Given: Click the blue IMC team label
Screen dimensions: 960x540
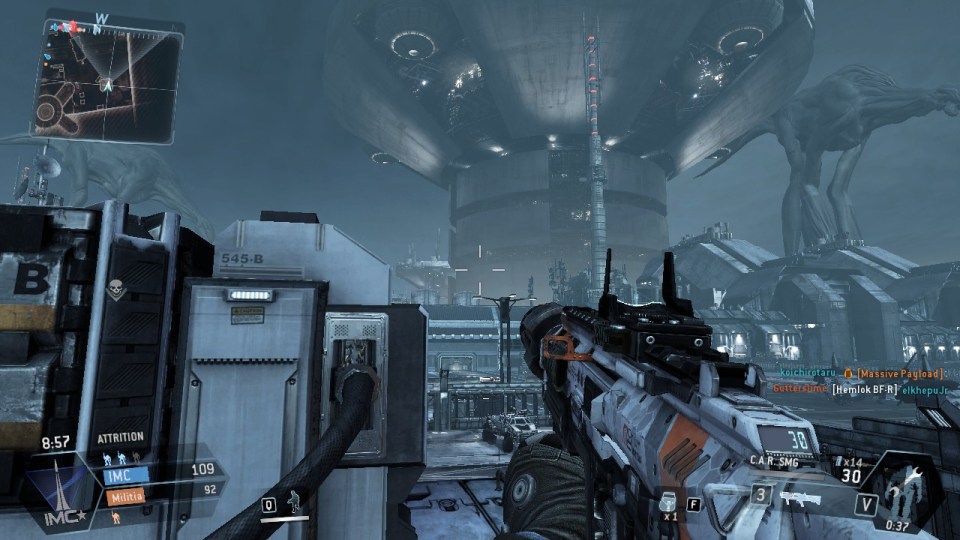Looking at the screenshot, I should 124,476.
